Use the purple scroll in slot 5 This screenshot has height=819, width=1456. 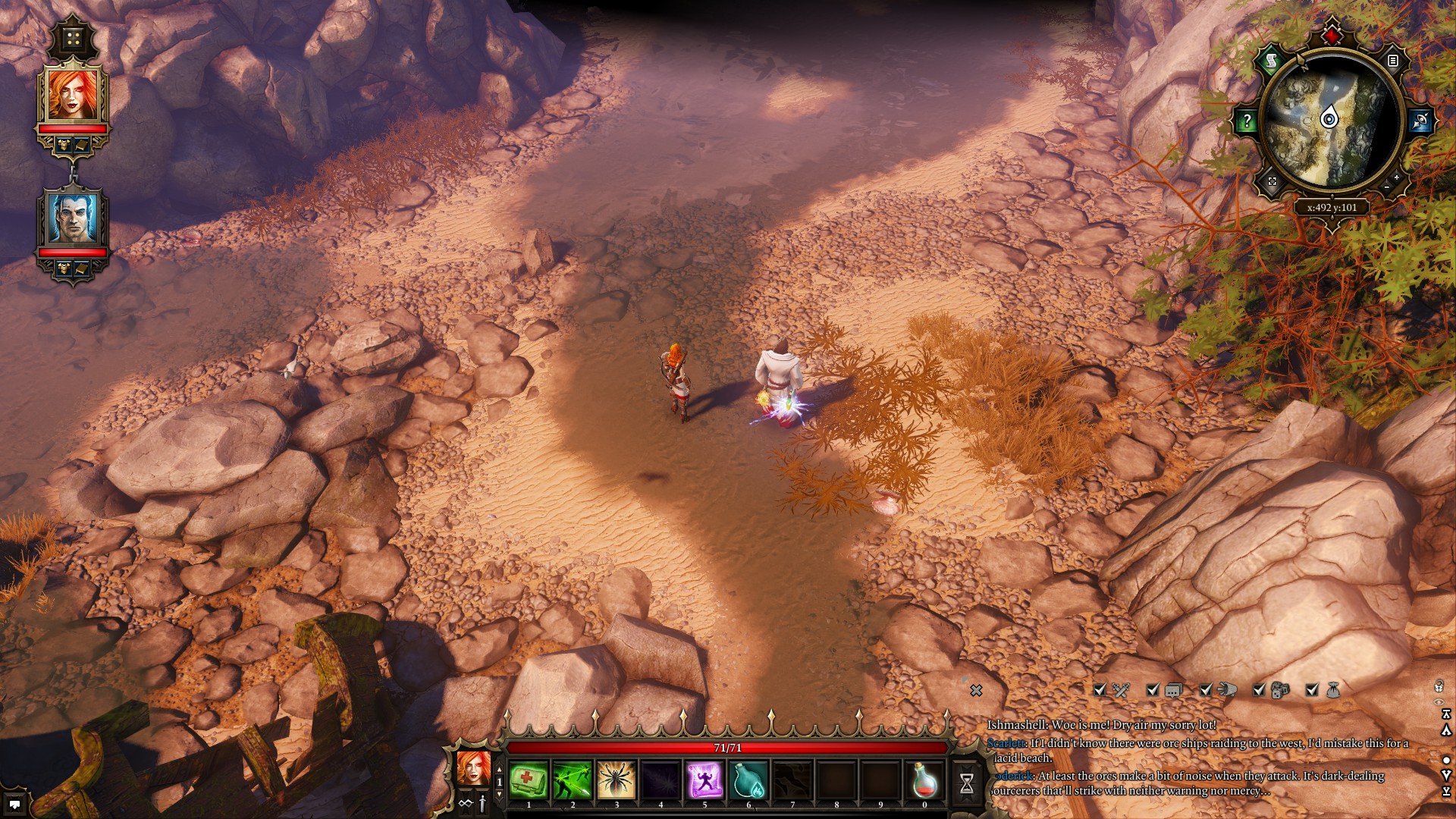click(x=704, y=780)
